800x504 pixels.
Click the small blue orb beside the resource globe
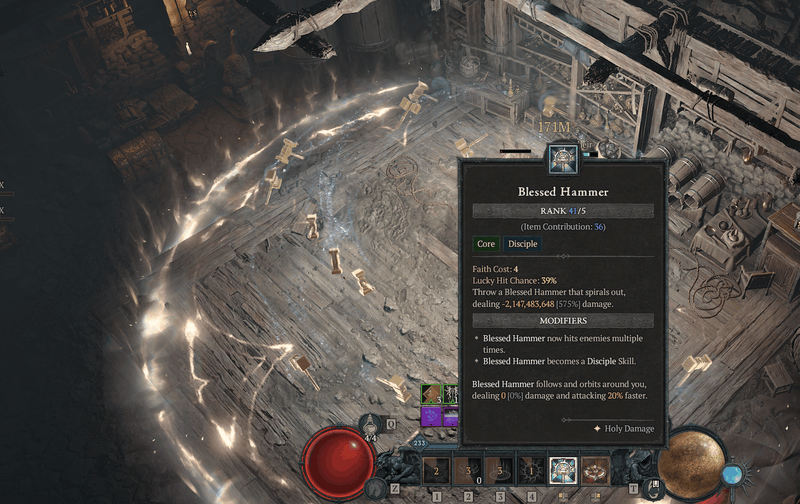pos(733,472)
